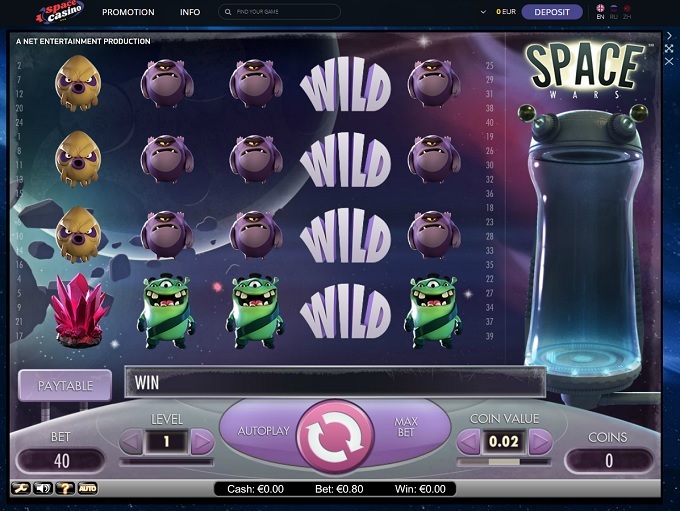Open the Deposit page
Viewport: 680px width, 511px height.
point(552,12)
